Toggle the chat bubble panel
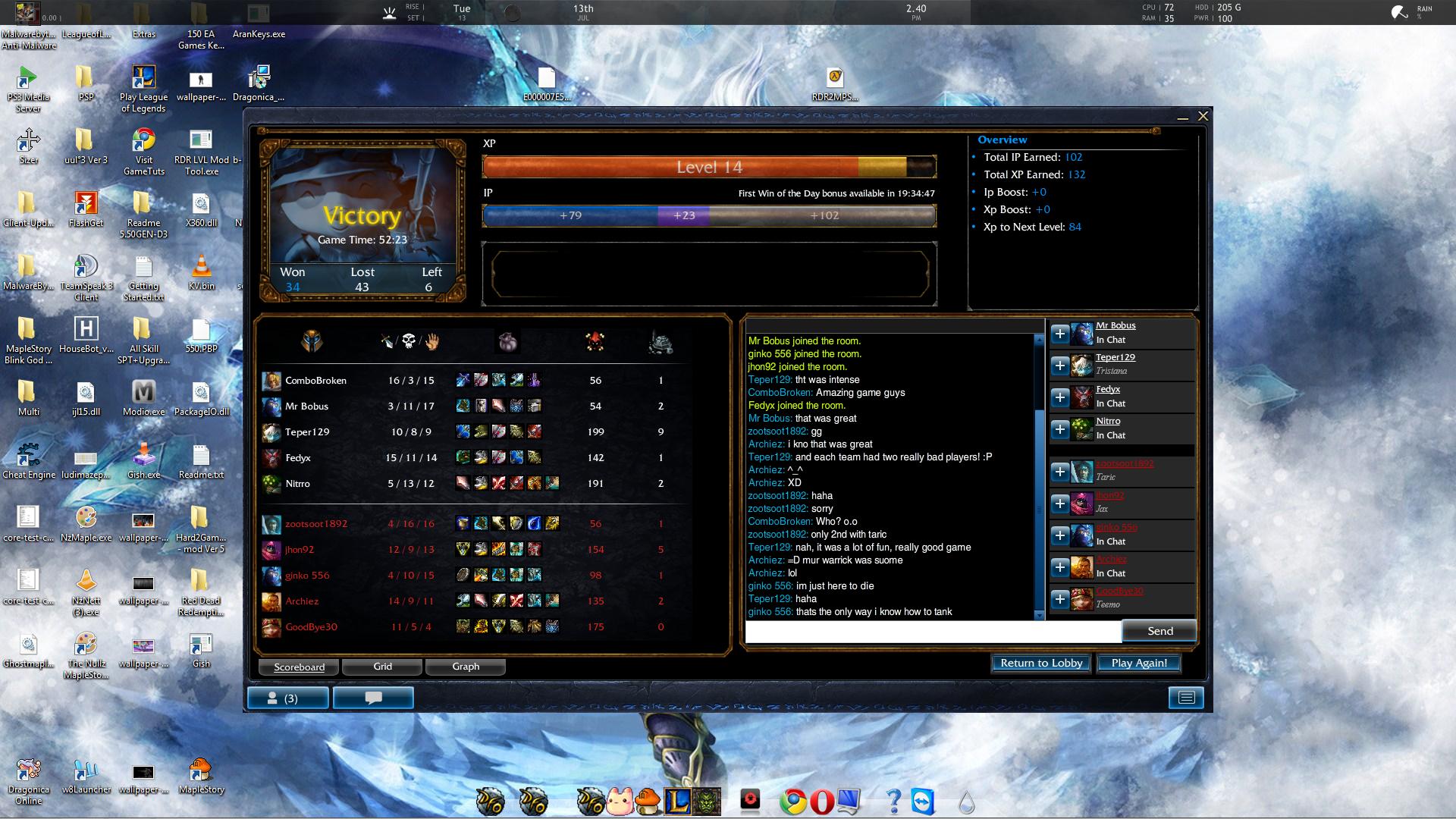The height and width of the screenshot is (819, 1456). 373,697
